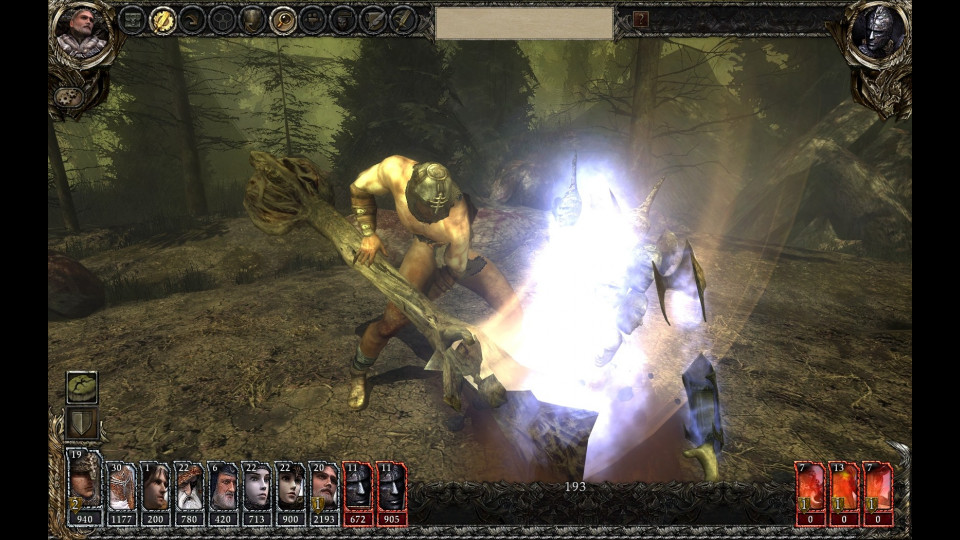
Task: Pick the hooded bearded unit with 420
Action: pos(223,493)
